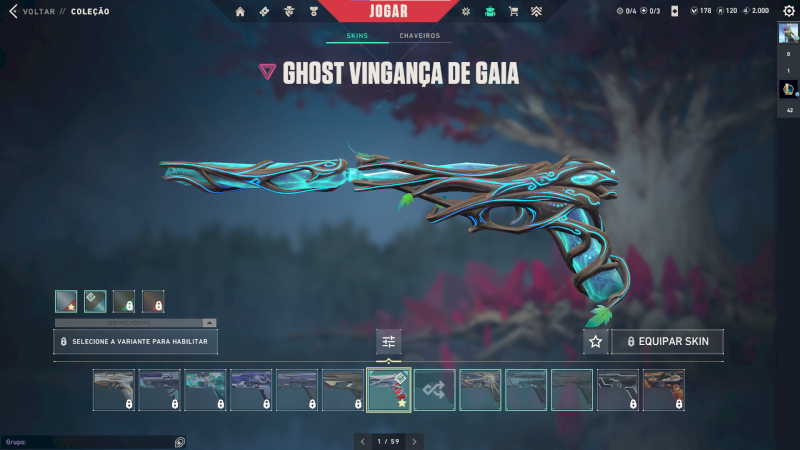800x450 pixels.
Task: Open the skin filter sliders button
Action: coord(389,342)
